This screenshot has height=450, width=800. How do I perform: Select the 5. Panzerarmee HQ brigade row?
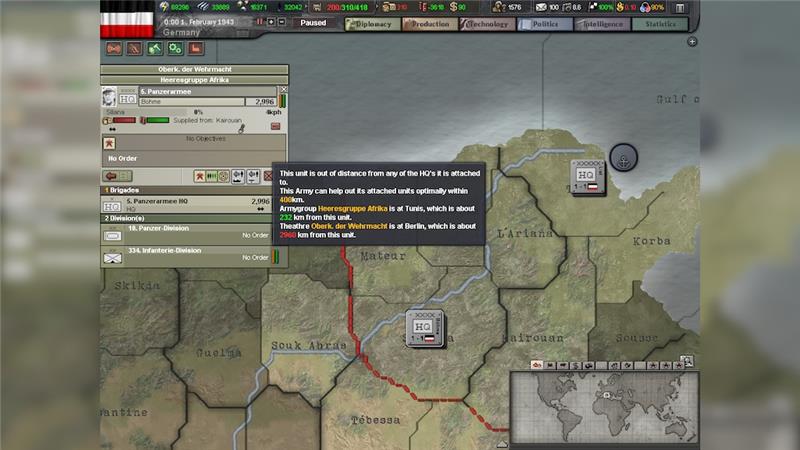coord(190,203)
